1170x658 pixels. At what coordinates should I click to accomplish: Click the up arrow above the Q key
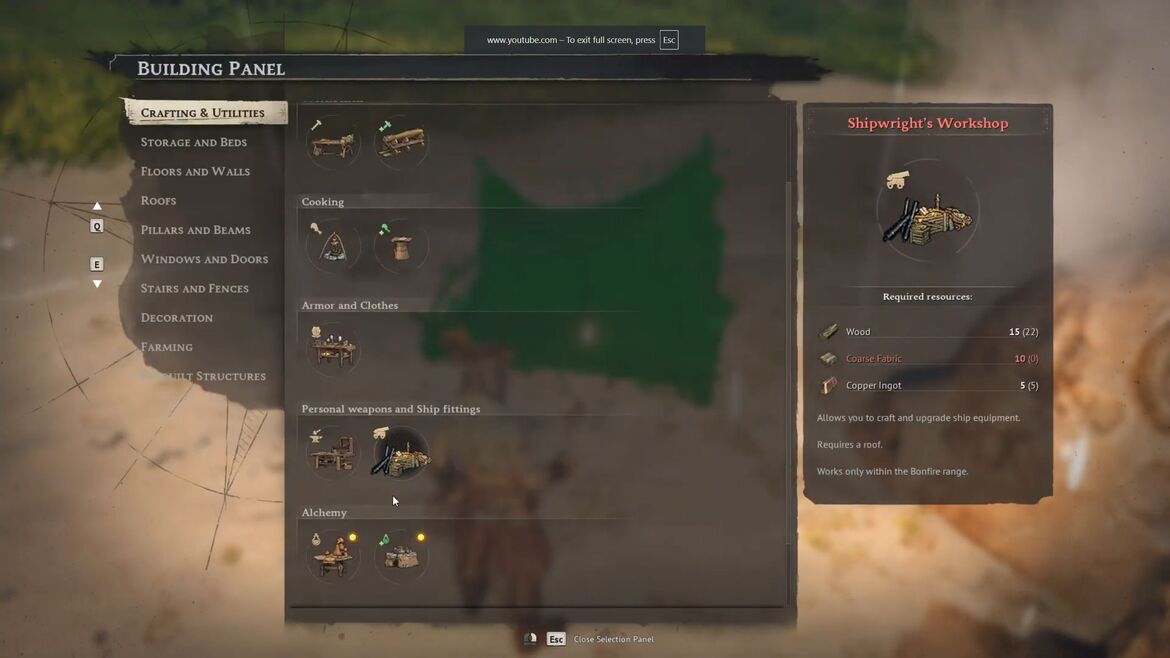tap(97, 206)
